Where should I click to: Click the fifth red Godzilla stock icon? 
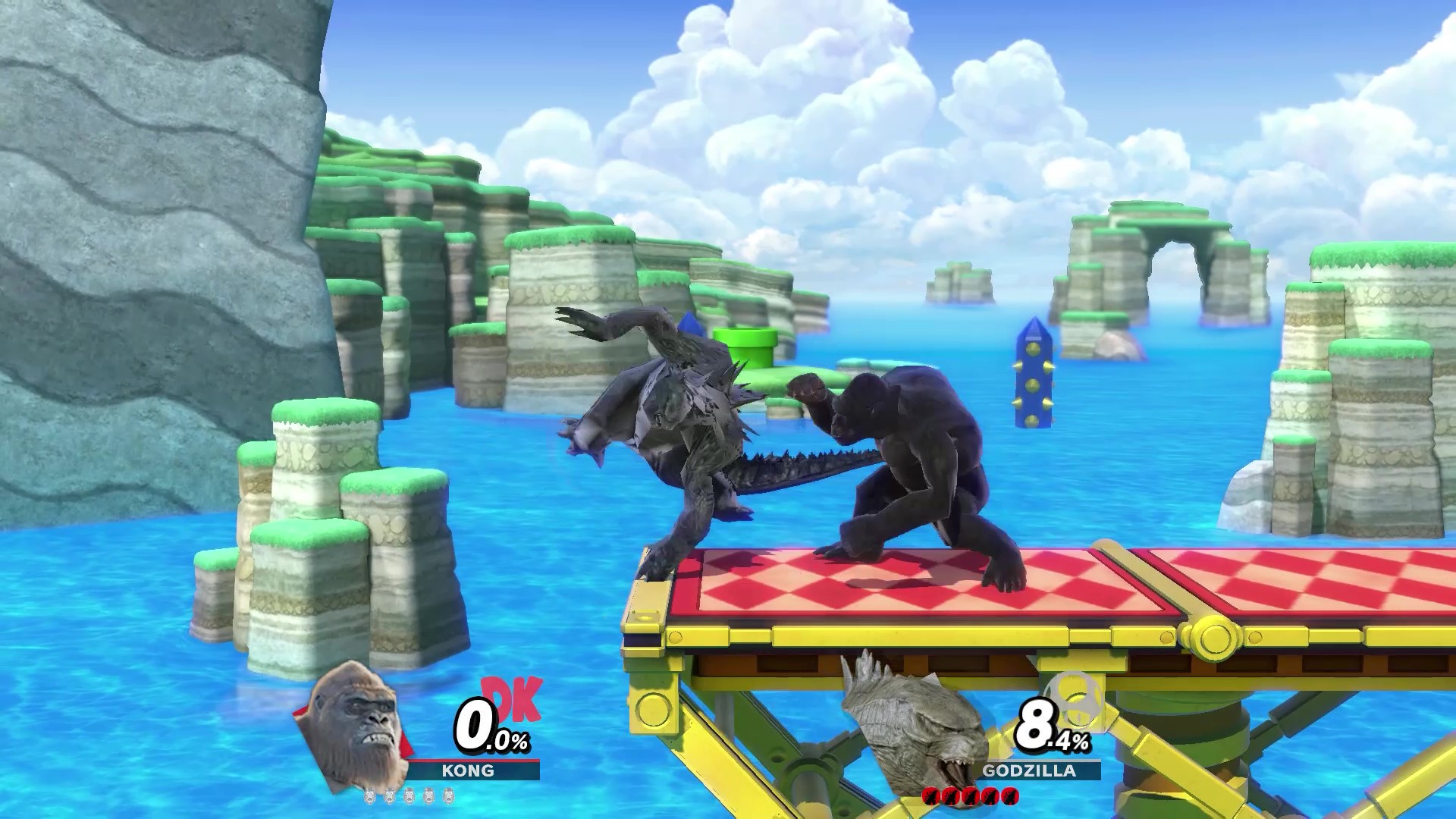click(1011, 796)
